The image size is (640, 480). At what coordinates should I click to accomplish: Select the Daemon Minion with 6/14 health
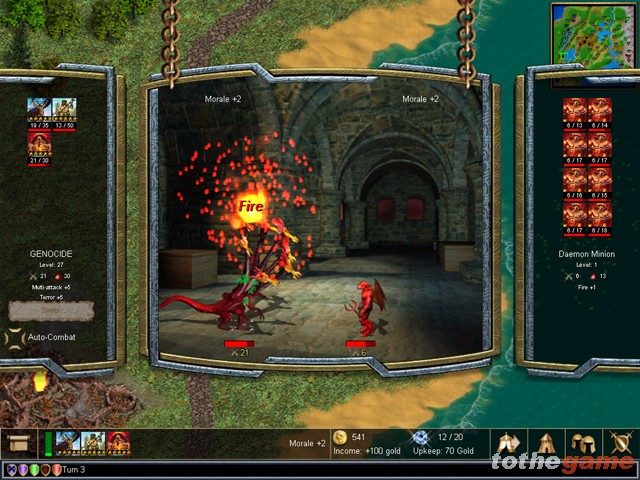click(600, 110)
